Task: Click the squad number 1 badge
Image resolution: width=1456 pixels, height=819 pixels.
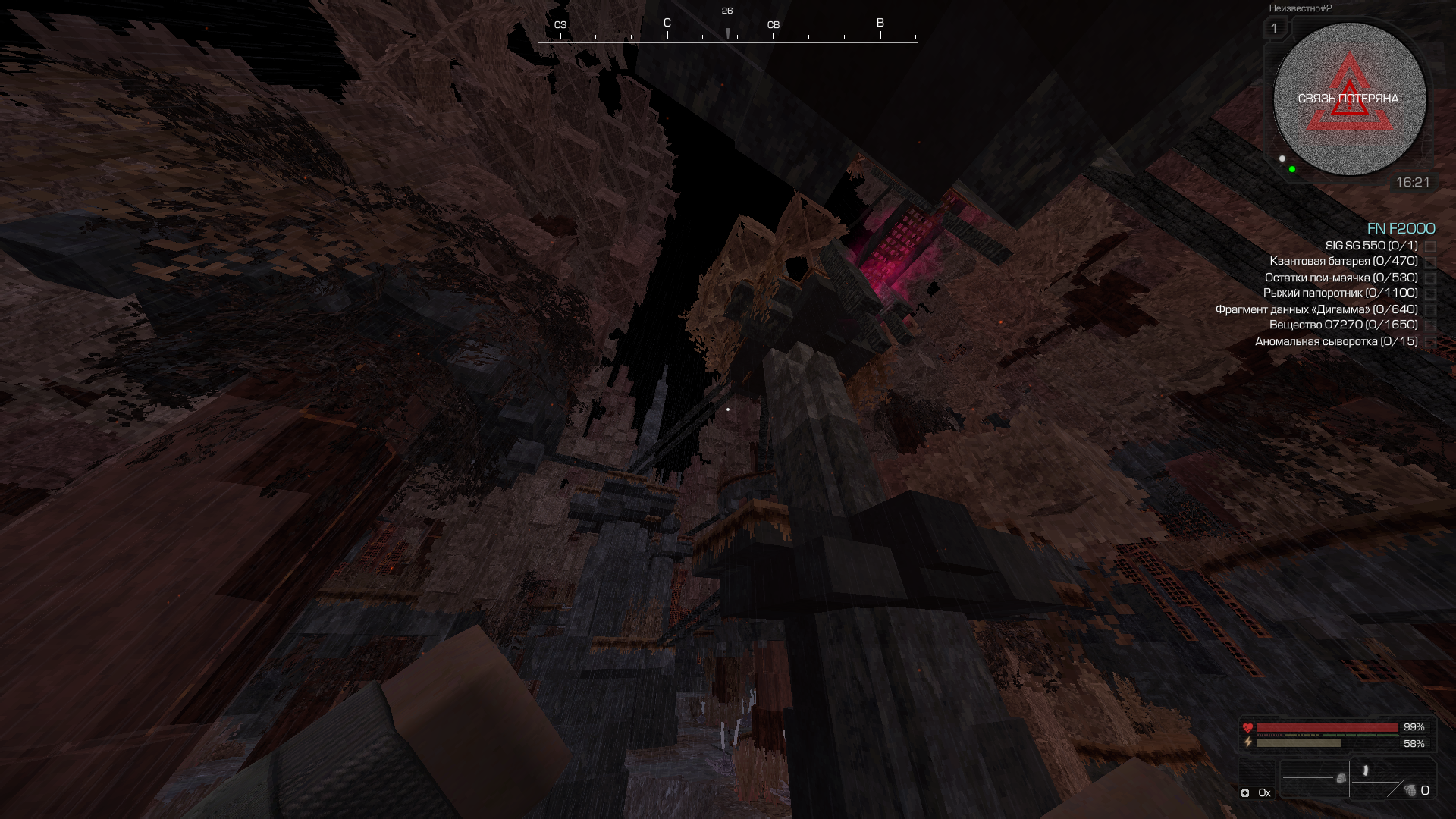Action: click(1274, 29)
